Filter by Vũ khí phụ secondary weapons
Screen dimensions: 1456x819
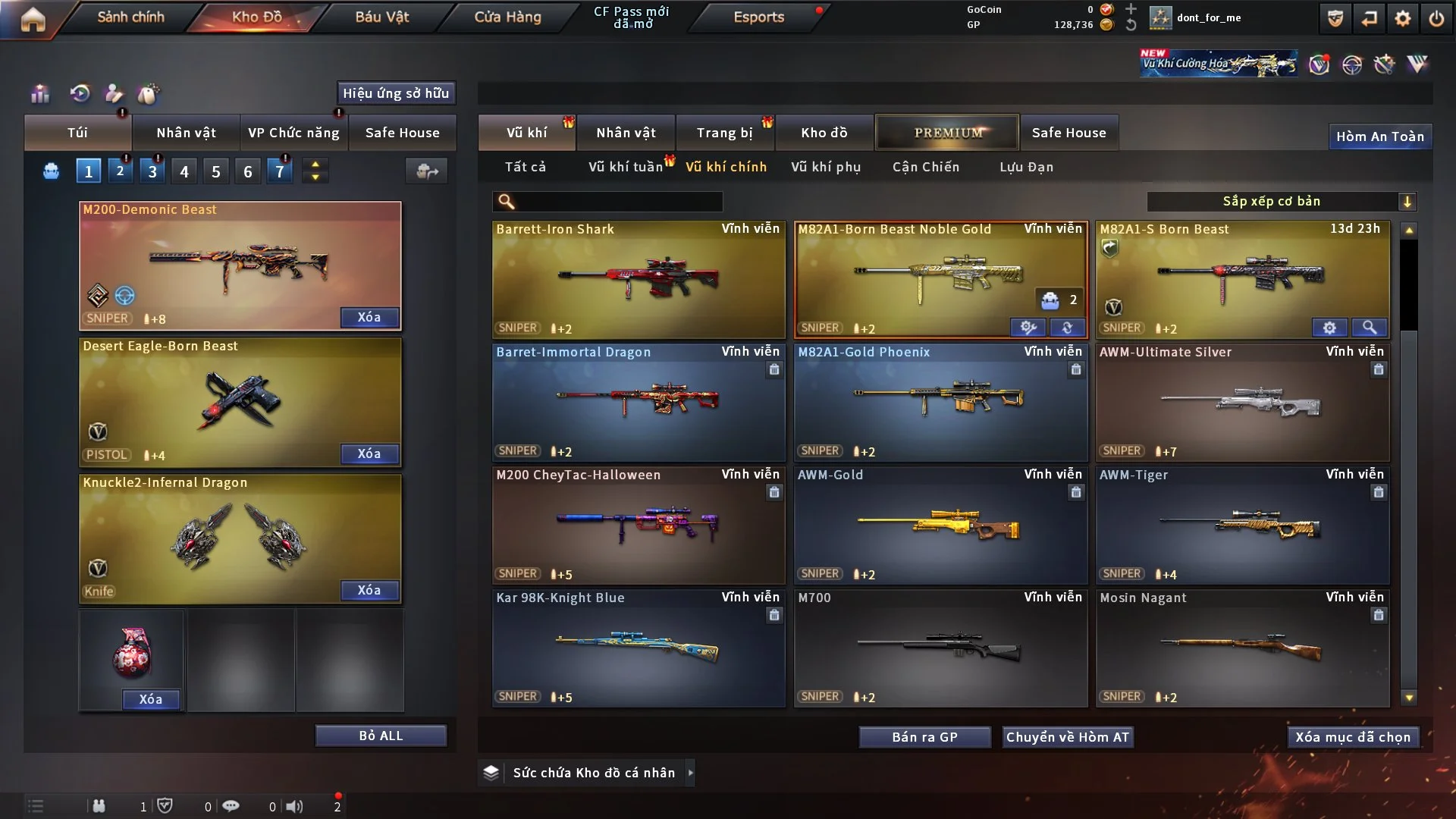coord(826,167)
